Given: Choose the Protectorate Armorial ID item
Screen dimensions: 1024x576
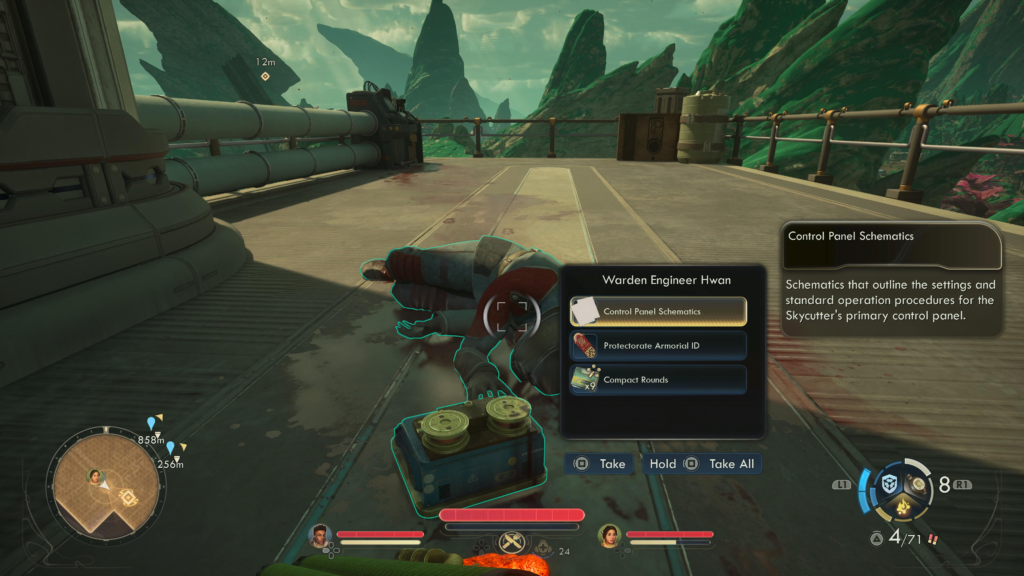Looking at the screenshot, I should click(658, 346).
